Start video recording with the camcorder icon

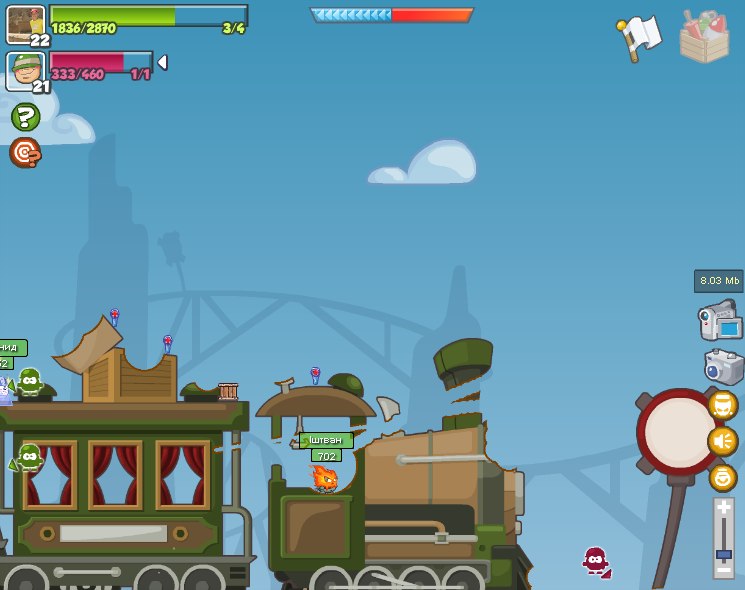[721, 321]
